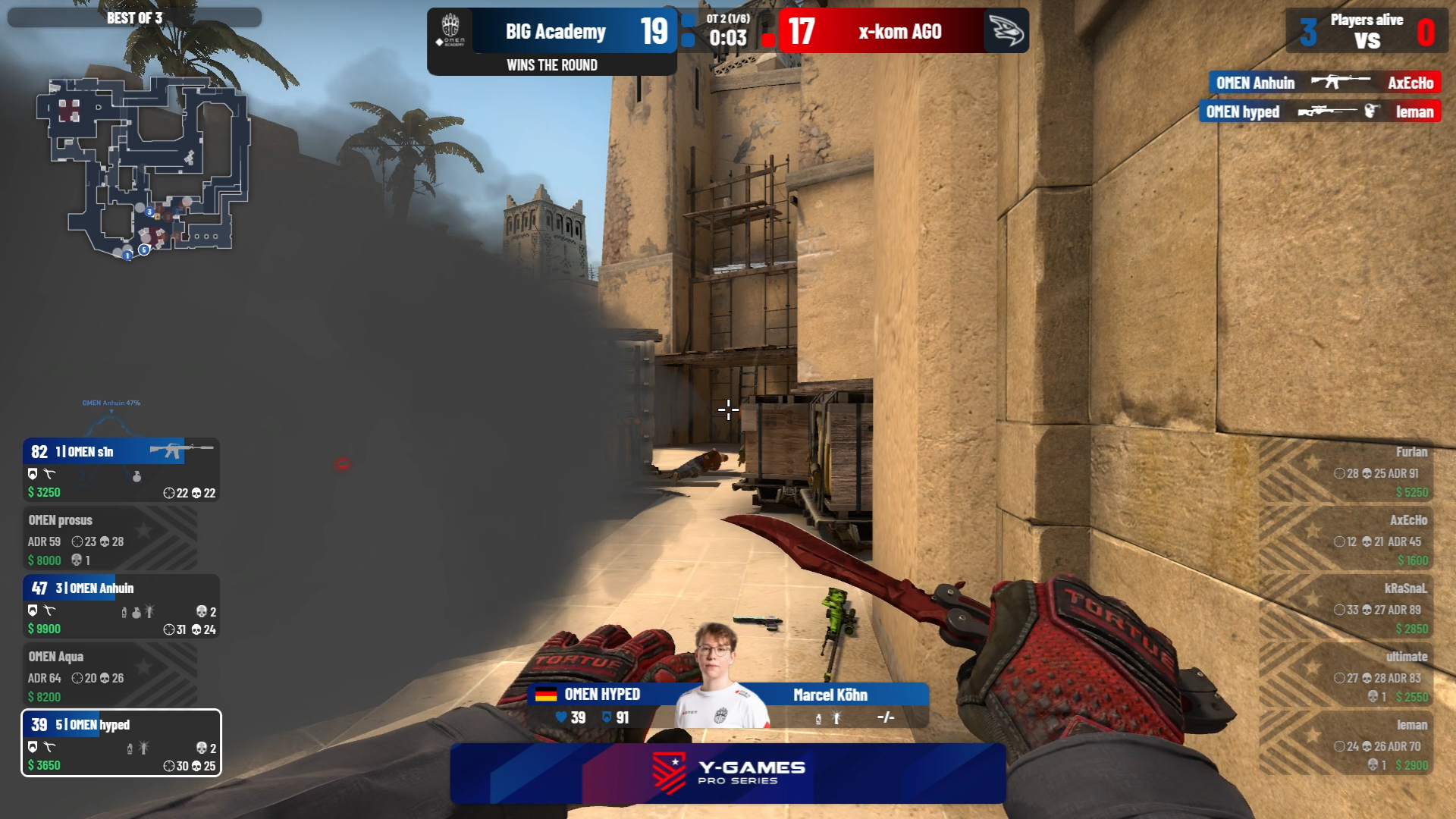Click the BIG Academy team logo

(x=451, y=30)
